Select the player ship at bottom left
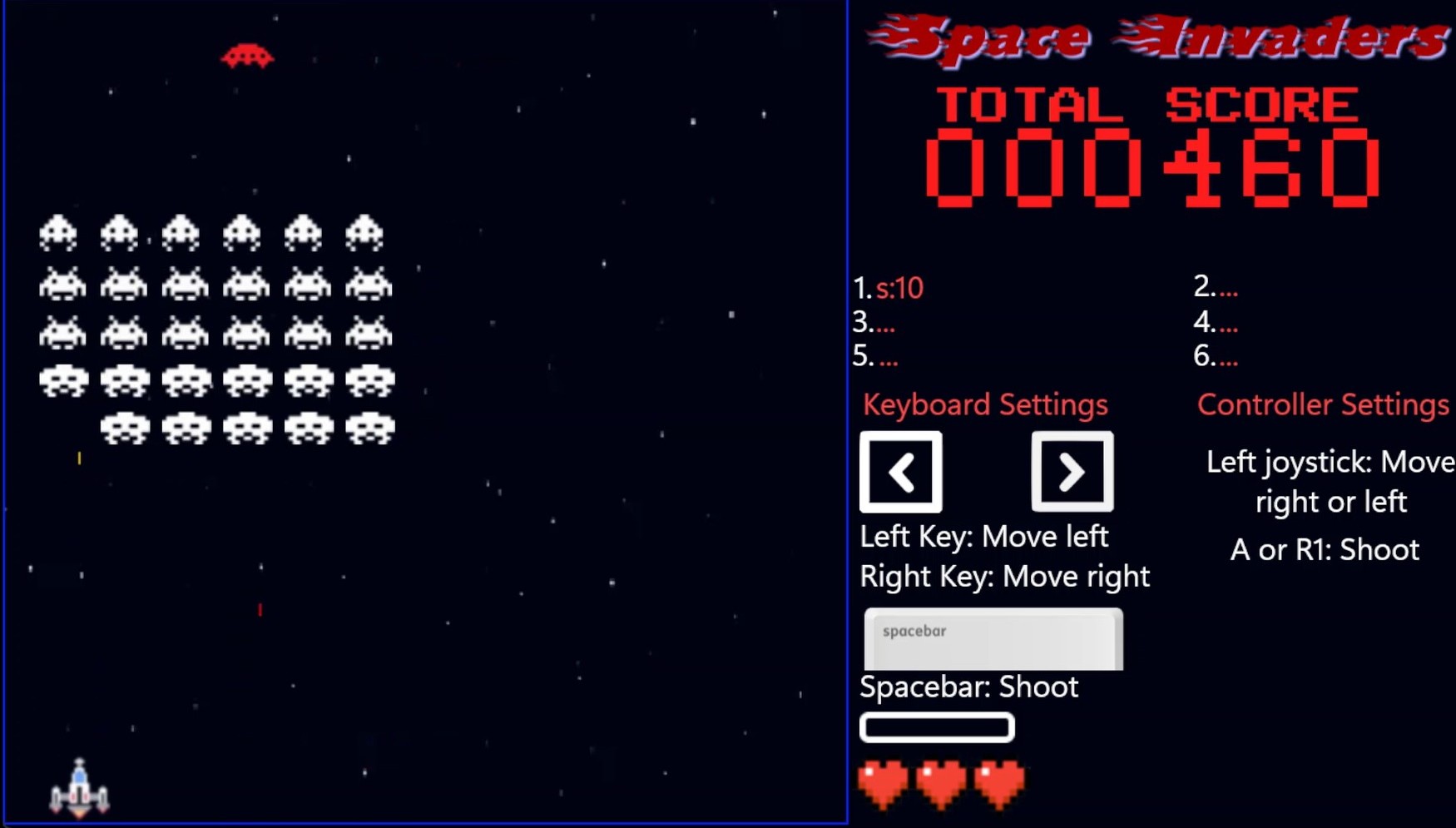1456x828 pixels. (79, 786)
